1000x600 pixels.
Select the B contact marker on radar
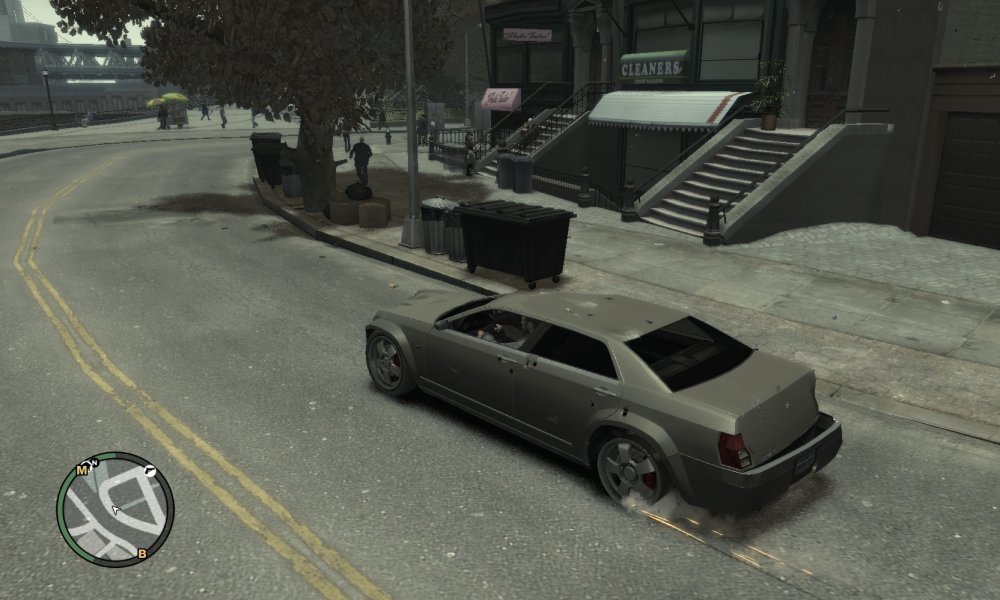click(142, 553)
